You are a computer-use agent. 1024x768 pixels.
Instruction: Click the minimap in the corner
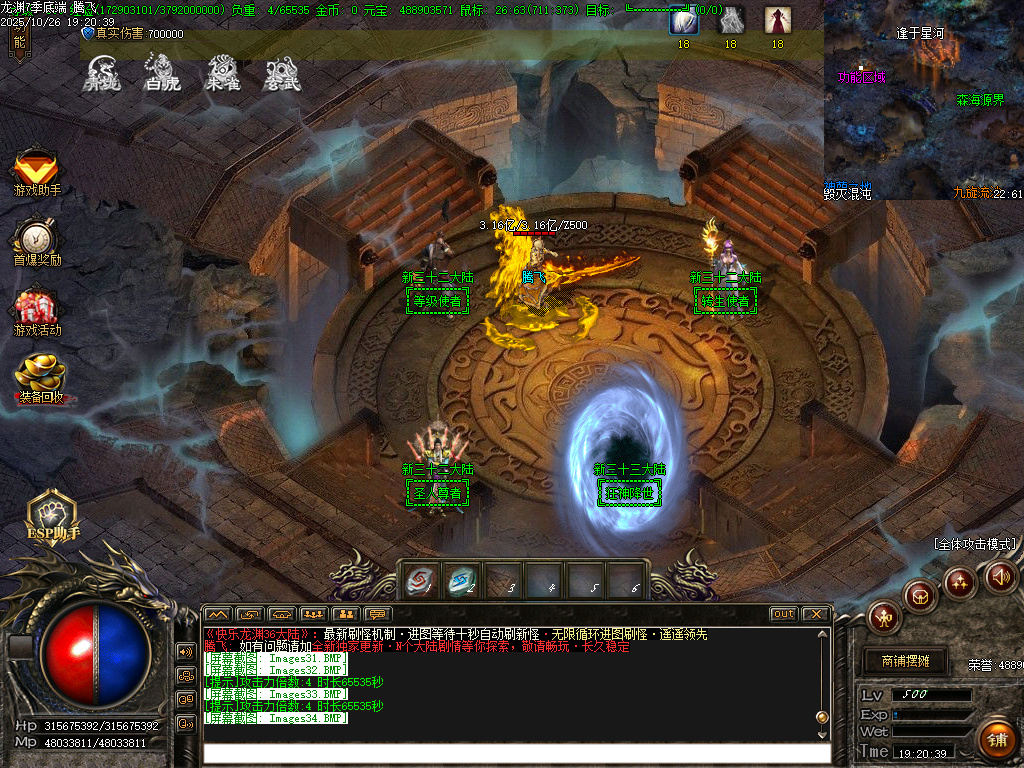(x=923, y=98)
